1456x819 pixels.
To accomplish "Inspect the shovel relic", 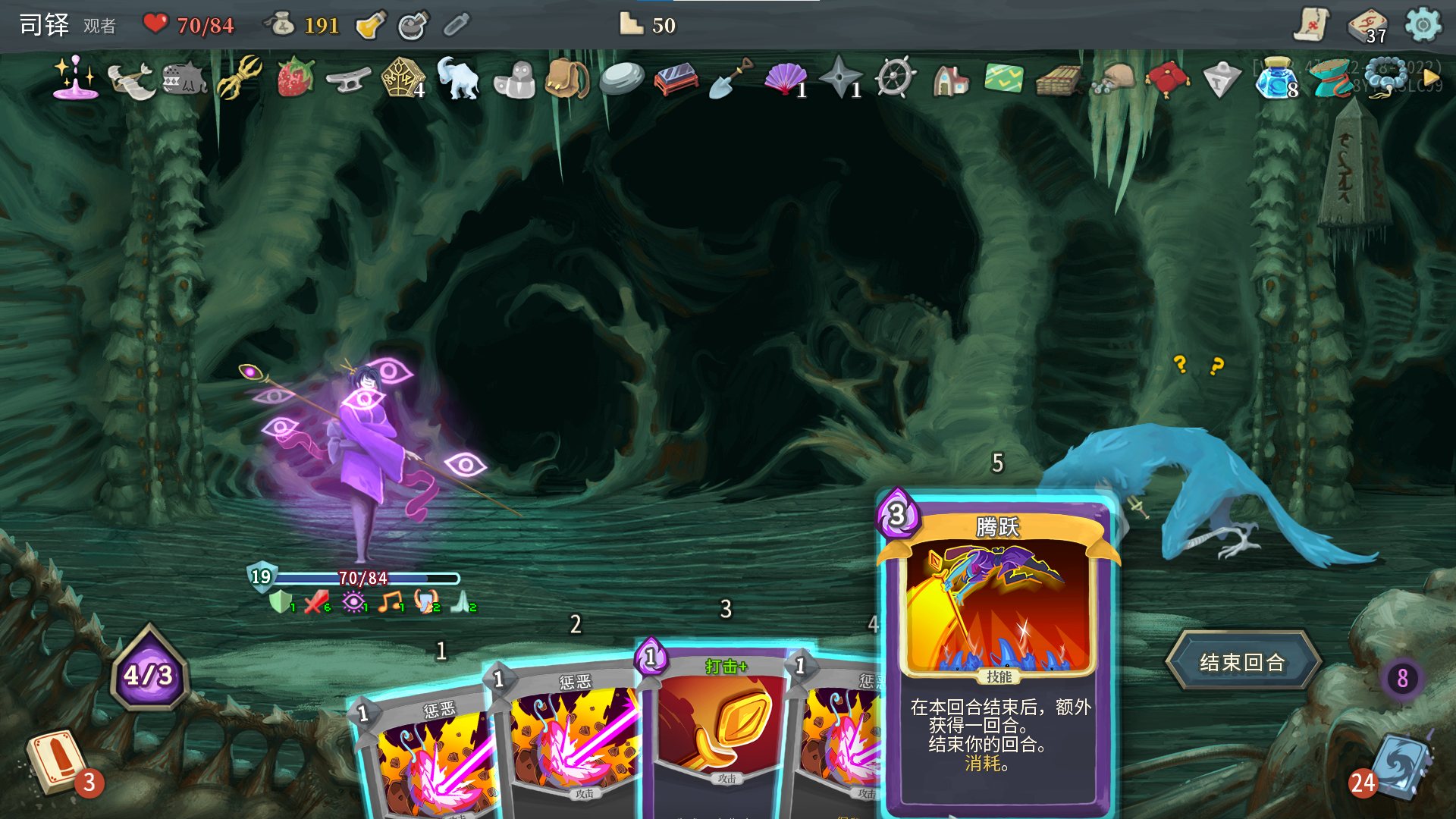I will point(730,79).
